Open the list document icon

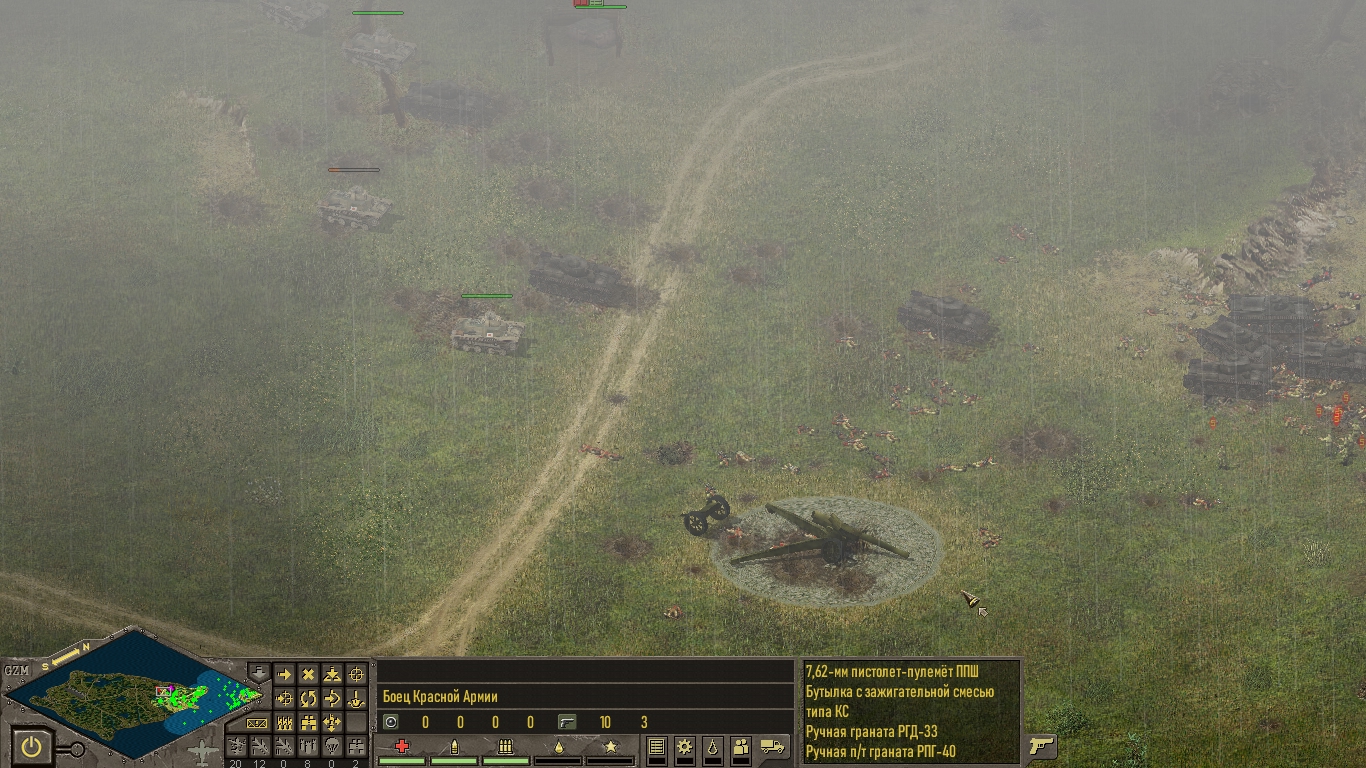(657, 746)
